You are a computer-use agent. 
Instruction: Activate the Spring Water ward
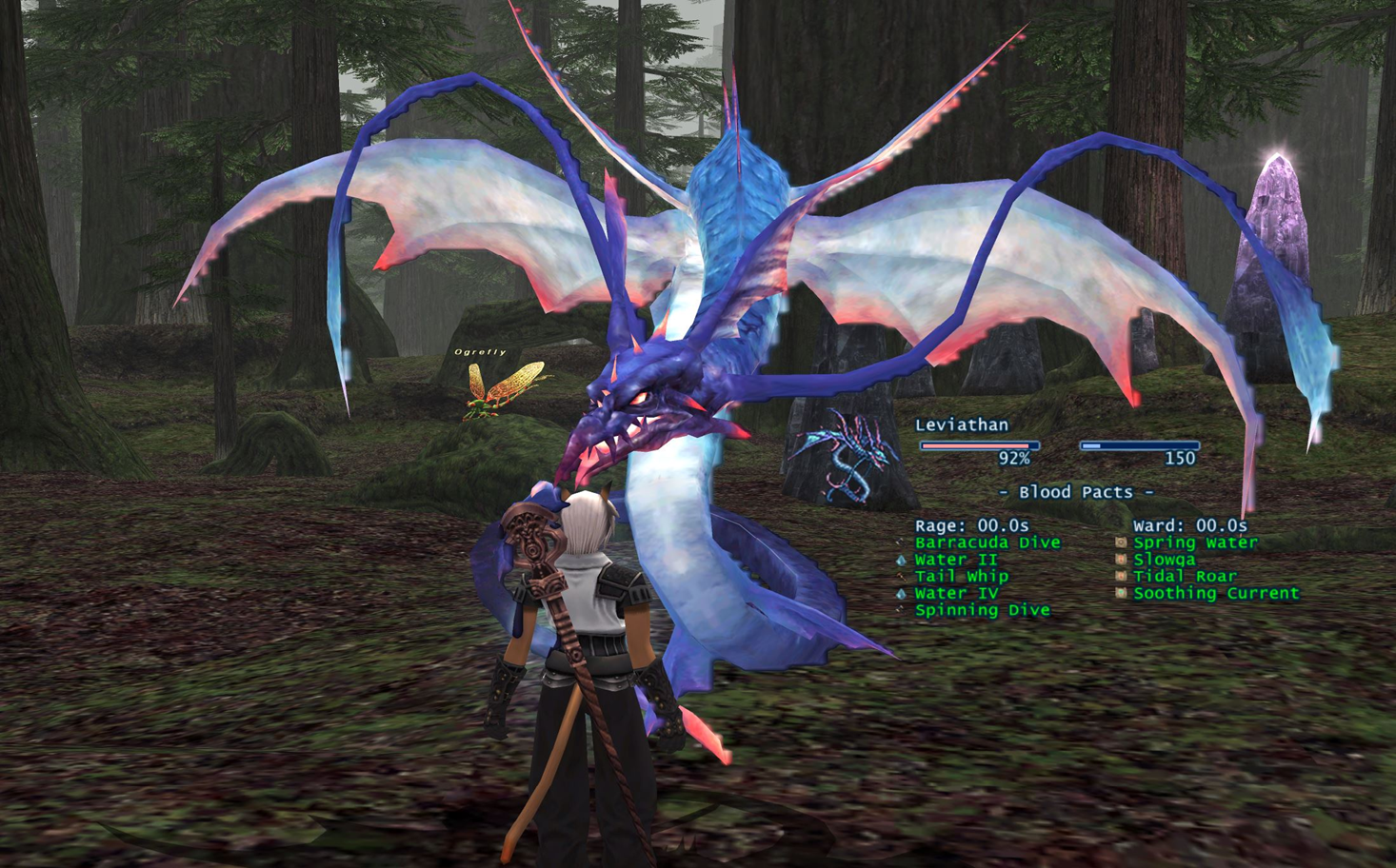pos(1193,542)
